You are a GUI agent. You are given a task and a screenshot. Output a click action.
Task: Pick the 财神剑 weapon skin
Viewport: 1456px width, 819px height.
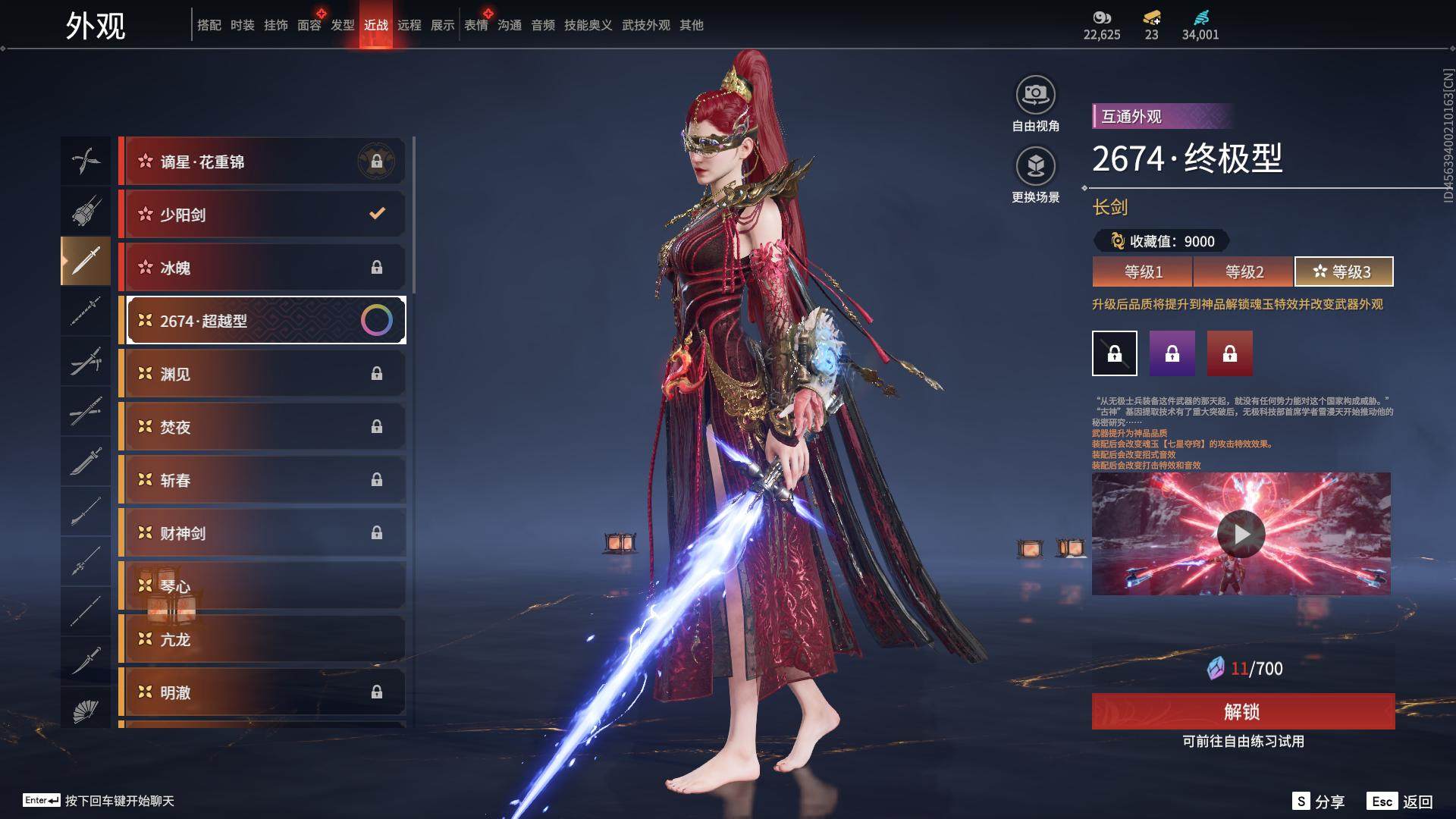(x=262, y=533)
